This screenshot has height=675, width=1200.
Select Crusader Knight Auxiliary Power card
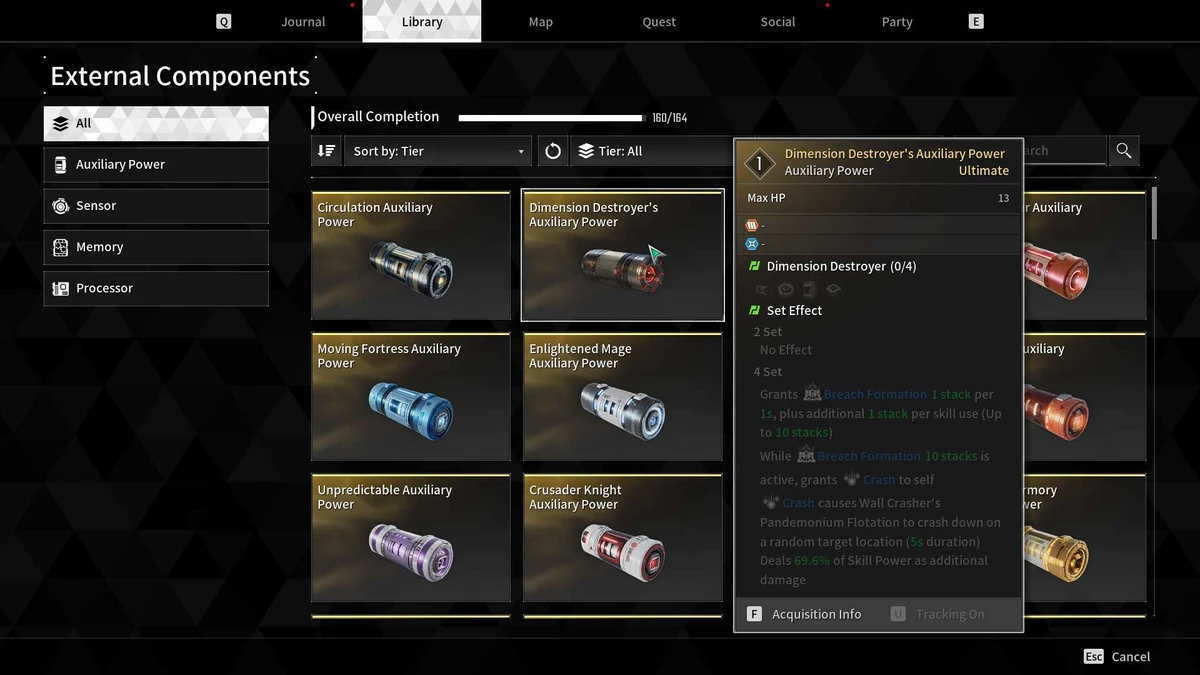[622, 538]
